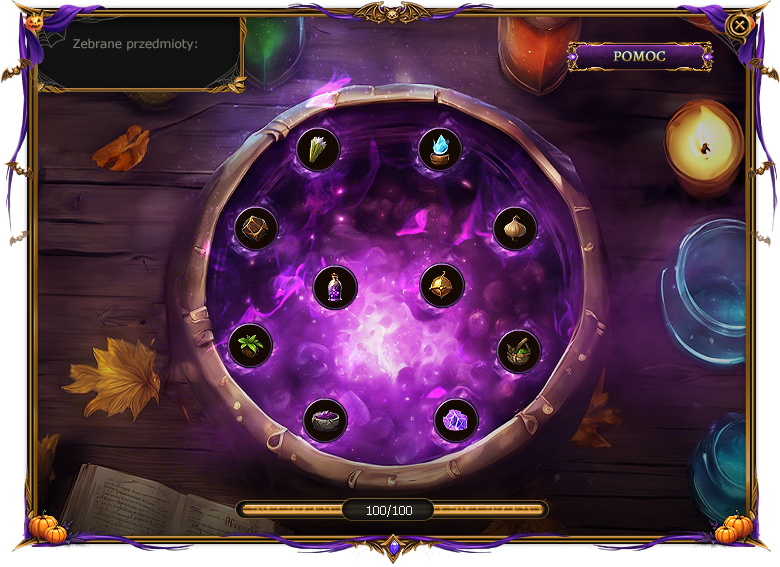
Task: Select the herb basket ingredient
Action: coord(520,351)
